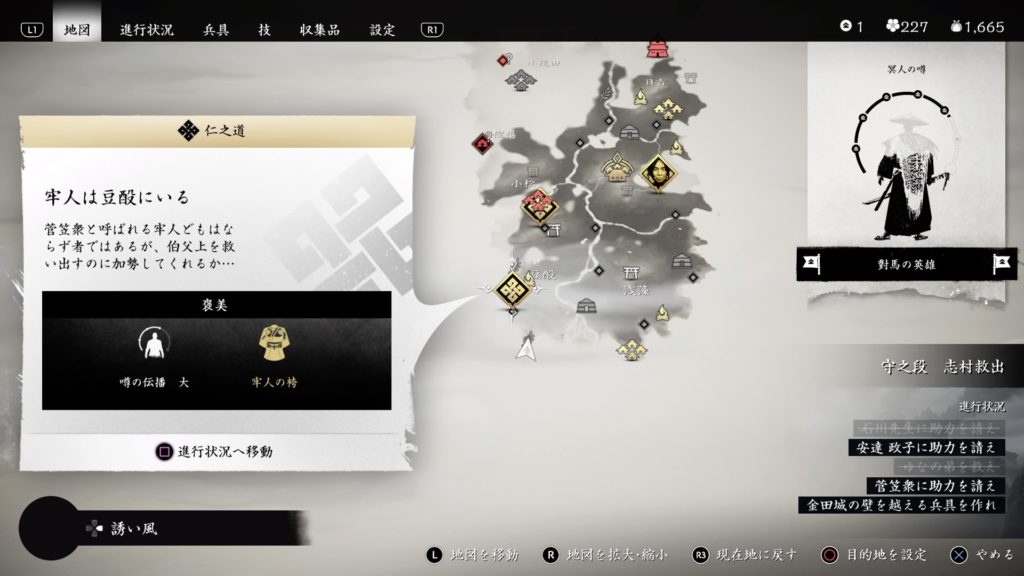Screen dimensions: 1024x576
Task: Open the 設定 tab
Action: click(383, 29)
